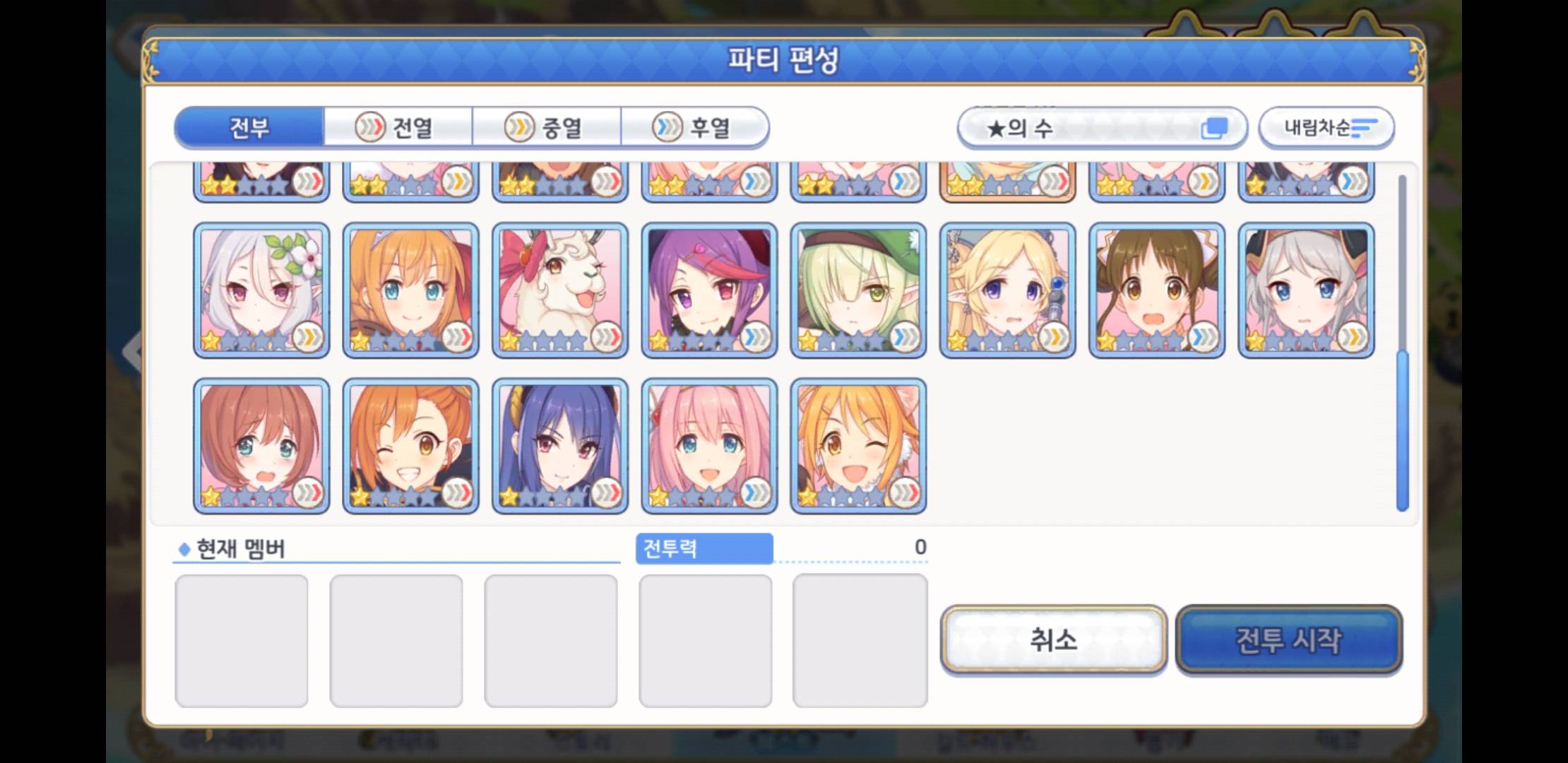Select the 후열 back row tab
This screenshot has height=763, width=1568.
pyautogui.click(x=695, y=128)
